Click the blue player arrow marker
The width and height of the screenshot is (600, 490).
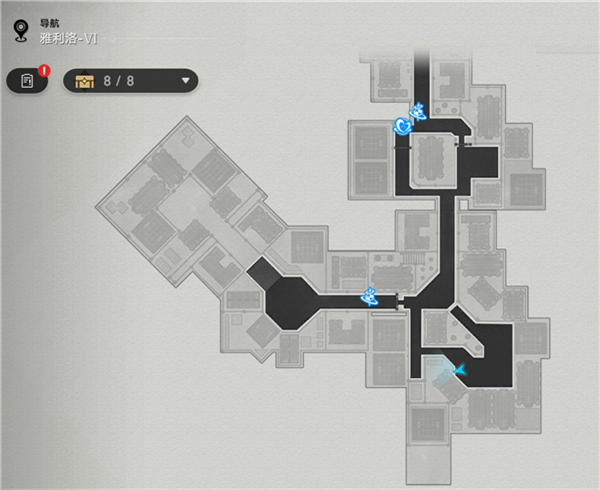click(460, 370)
